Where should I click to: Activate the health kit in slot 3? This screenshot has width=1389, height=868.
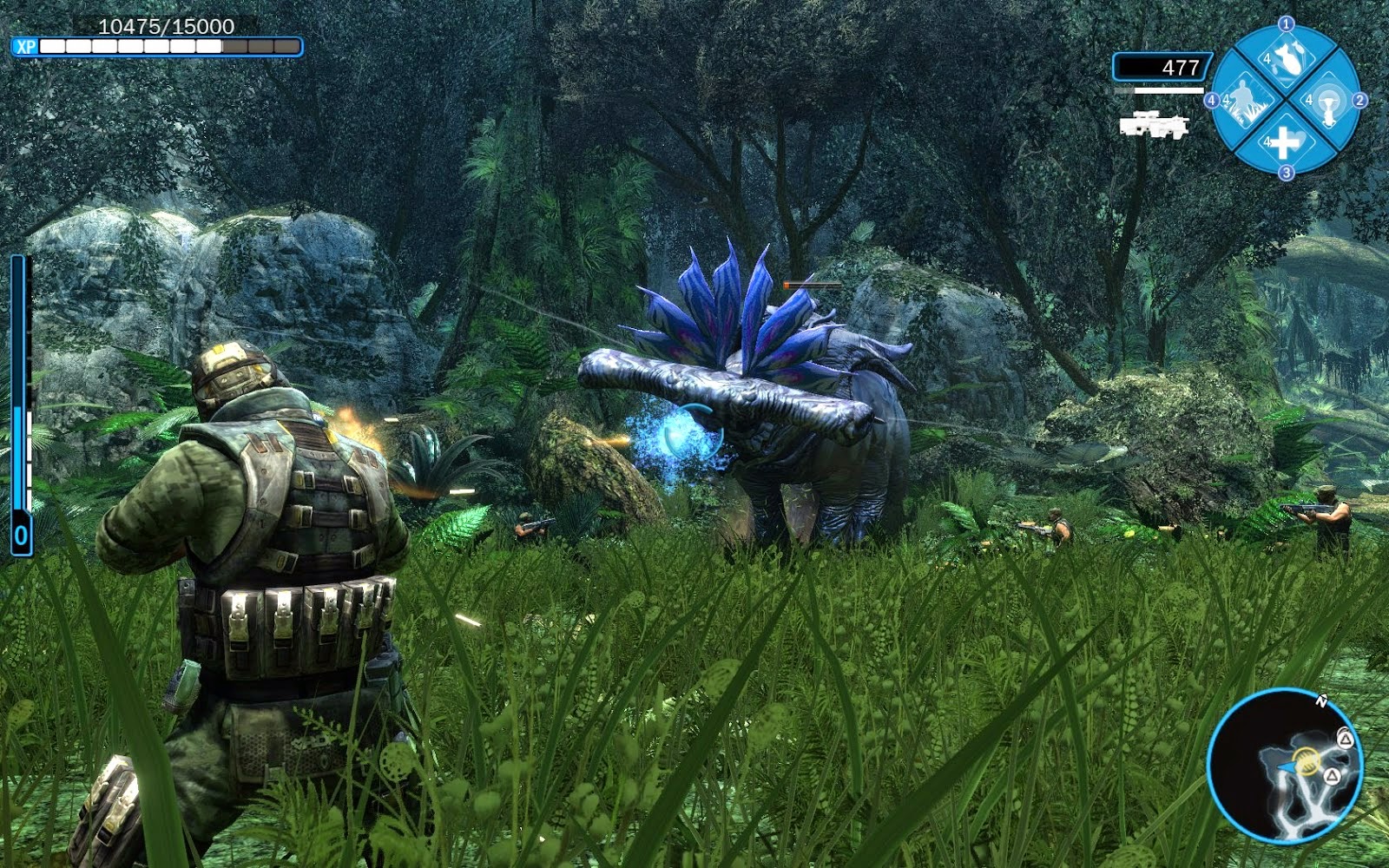click(1285, 142)
